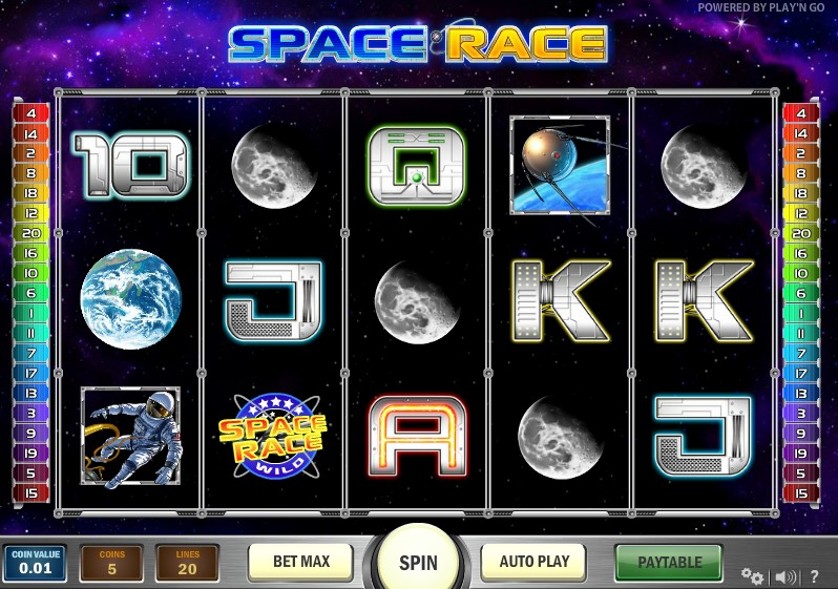Spin the reels
Viewport: 838px width, 589px height.
tap(418, 561)
